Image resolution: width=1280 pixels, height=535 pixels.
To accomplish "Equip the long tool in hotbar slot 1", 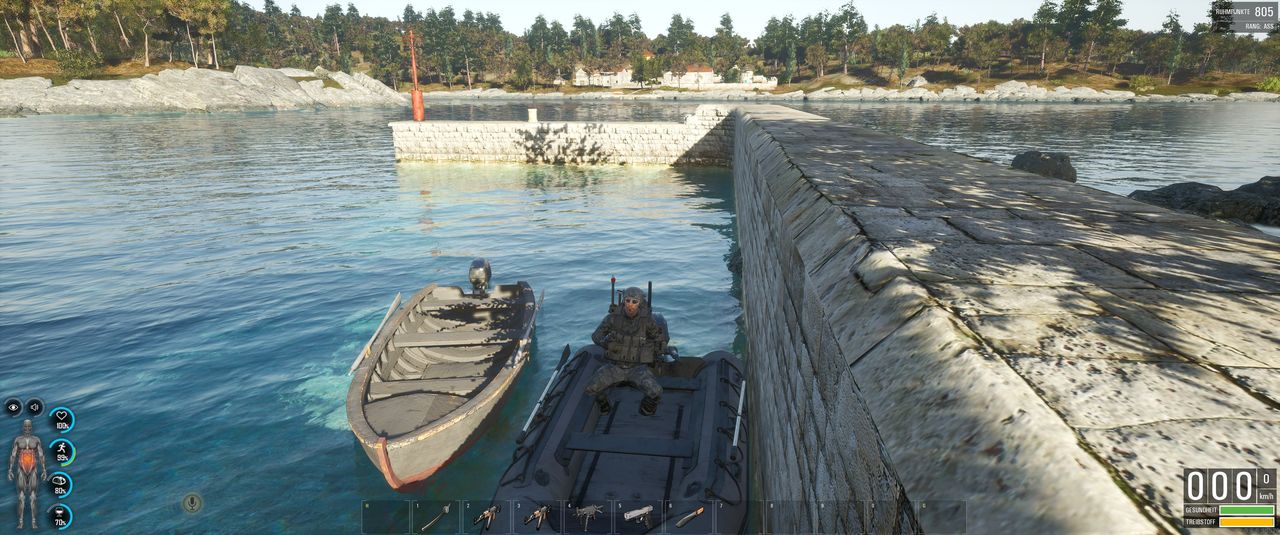I will click(x=436, y=516).
